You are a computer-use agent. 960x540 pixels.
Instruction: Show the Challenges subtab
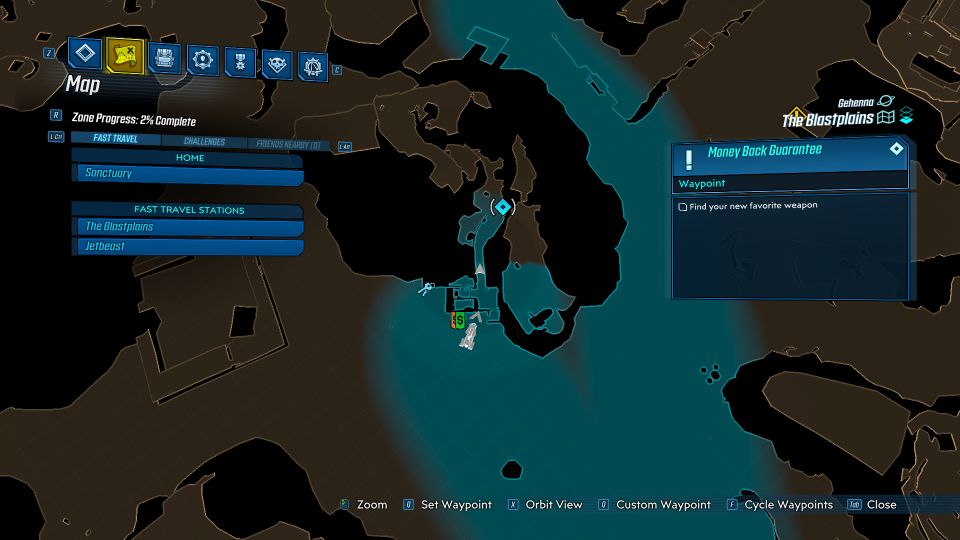(204, 142)
